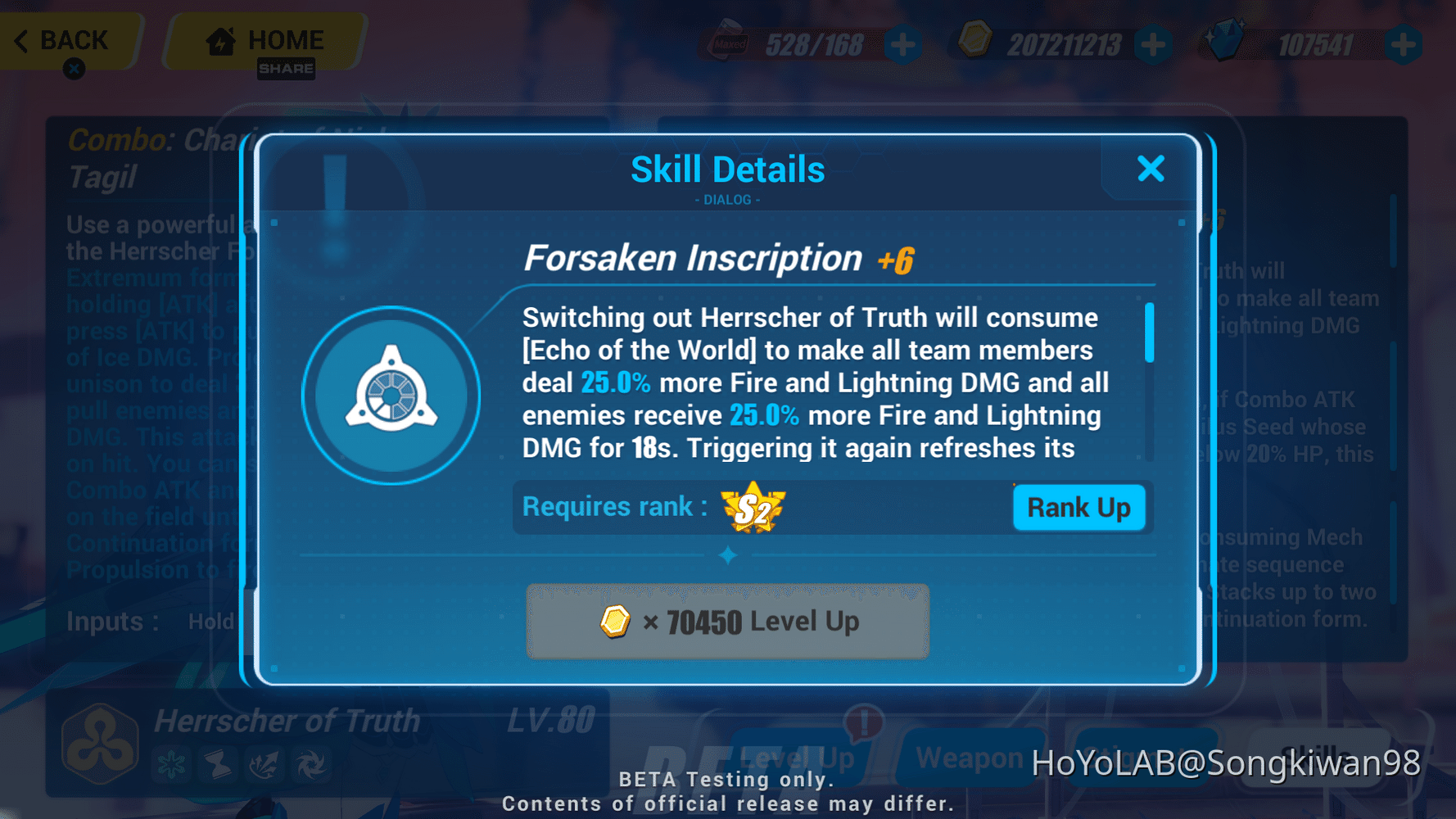Screen dimensions: 1456x819
Task: Spend 70450 coins to Level Up
Action: coord(726,622)
